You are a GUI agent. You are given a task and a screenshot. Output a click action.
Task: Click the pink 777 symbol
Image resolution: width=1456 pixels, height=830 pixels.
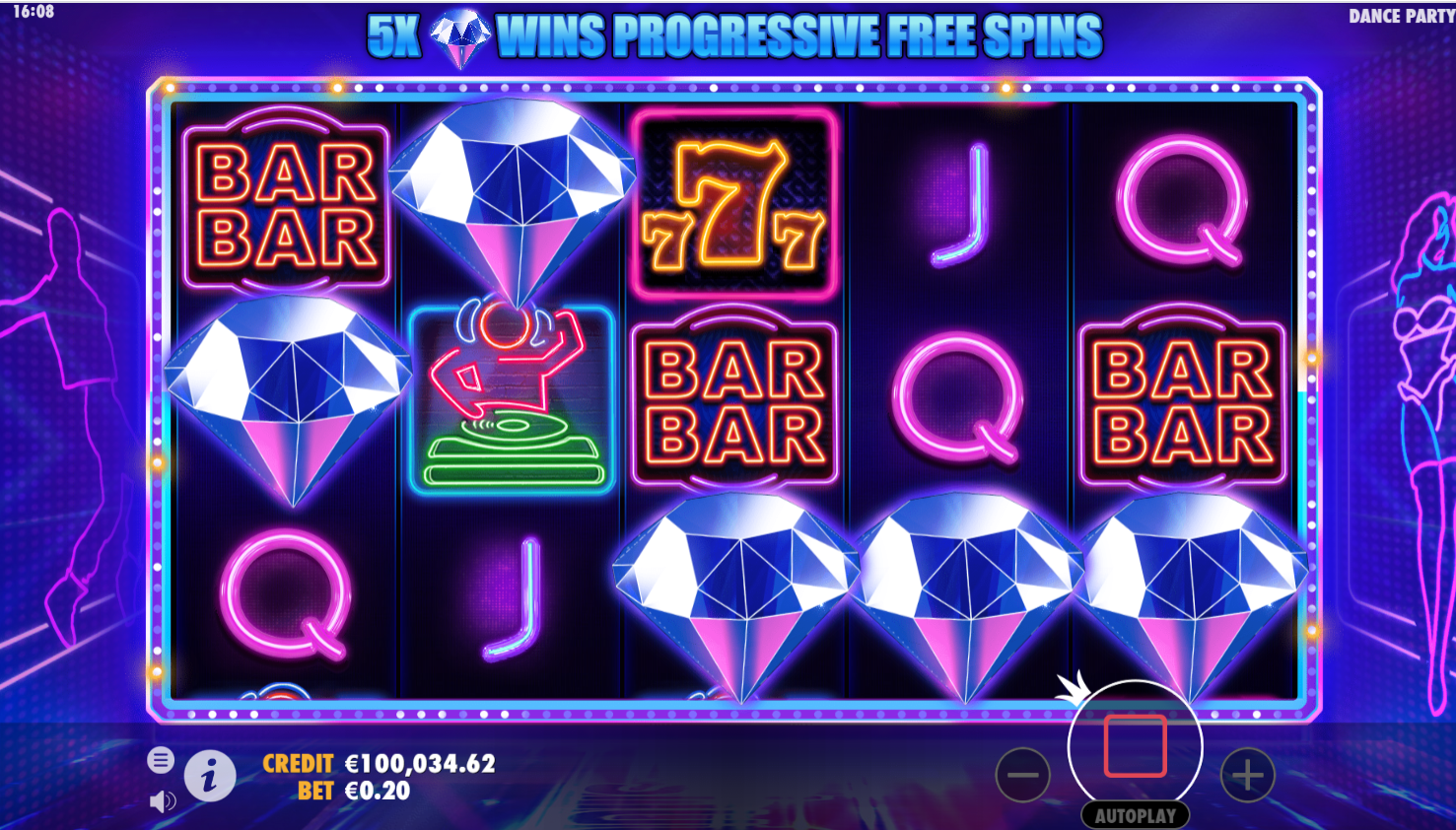click(x=734, y=204)
